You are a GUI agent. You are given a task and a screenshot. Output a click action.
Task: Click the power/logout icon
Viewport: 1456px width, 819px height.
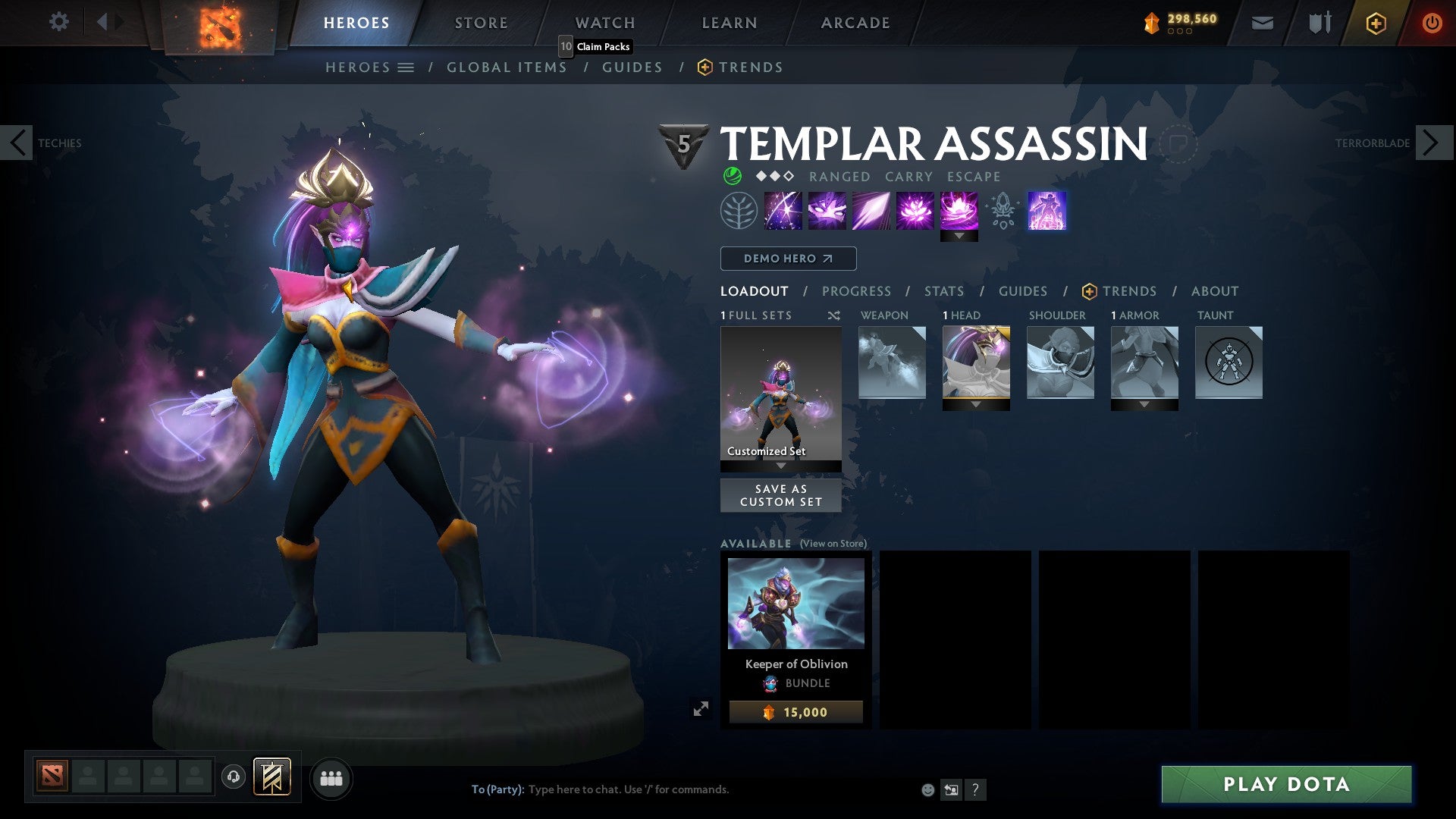point(1432,23)
